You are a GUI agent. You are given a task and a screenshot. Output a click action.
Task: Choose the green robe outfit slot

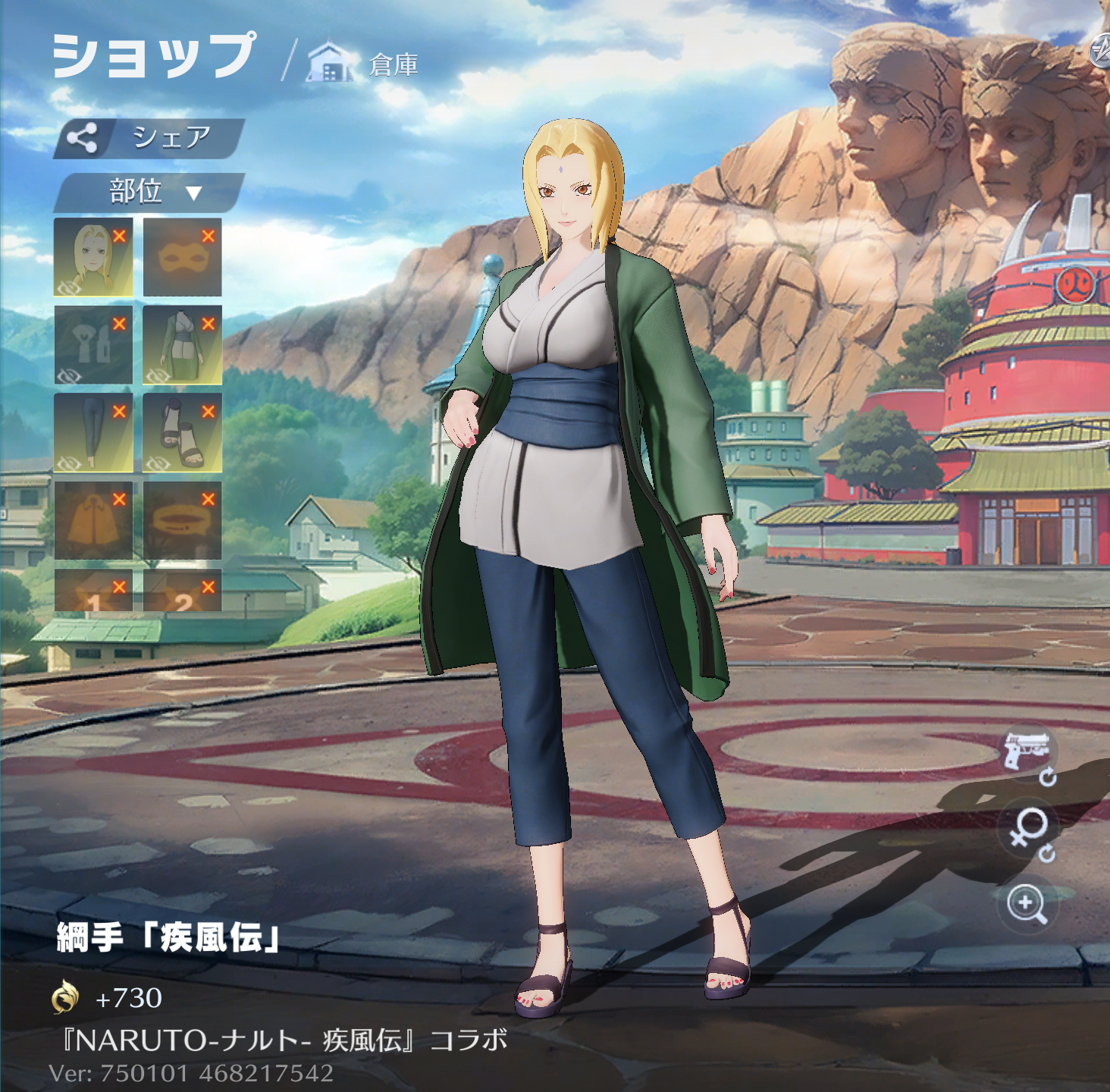[x=182, y=345]
